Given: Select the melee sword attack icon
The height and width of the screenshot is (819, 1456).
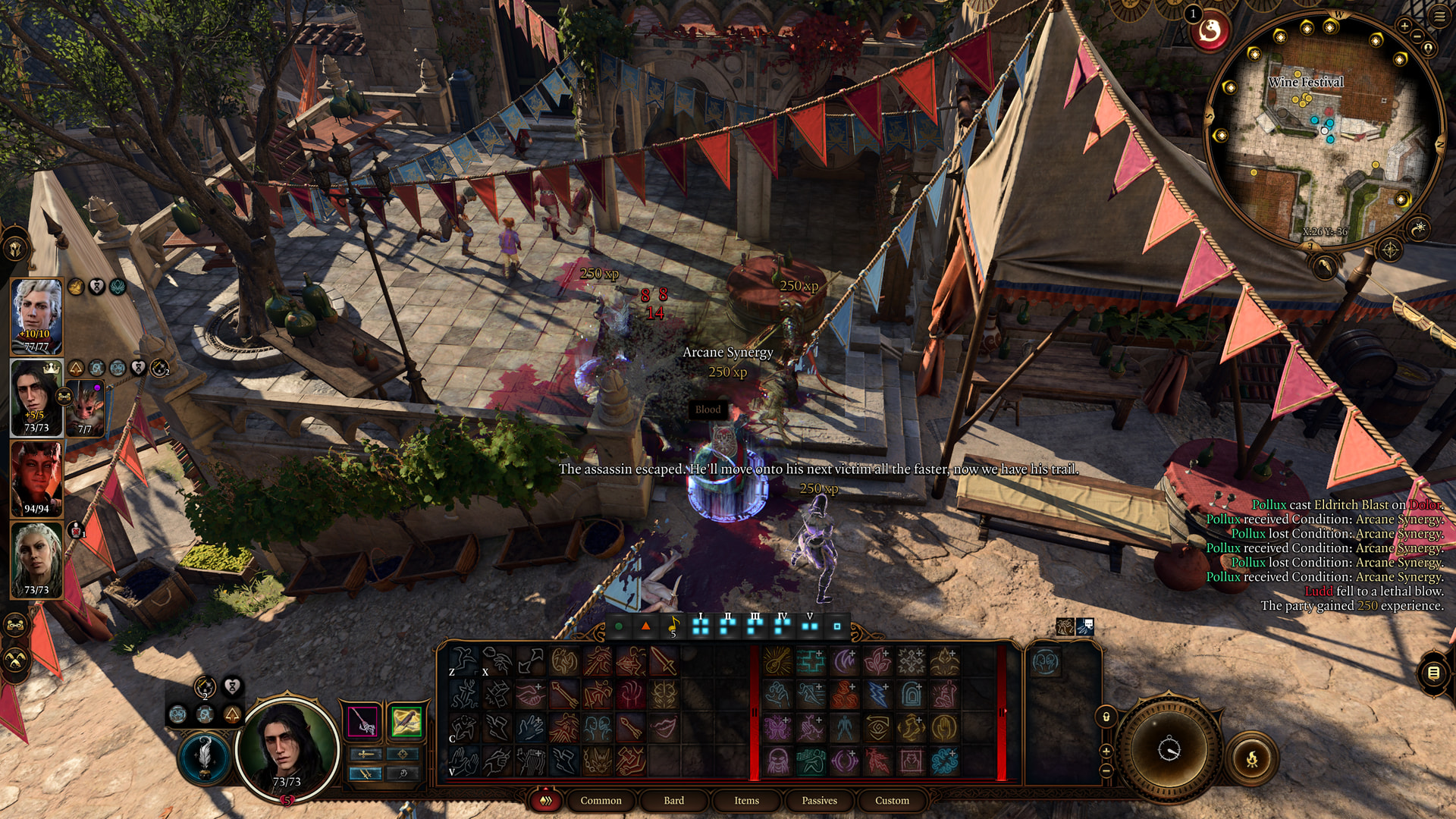Looking at the screenshot, I should (x=663, y=661).
